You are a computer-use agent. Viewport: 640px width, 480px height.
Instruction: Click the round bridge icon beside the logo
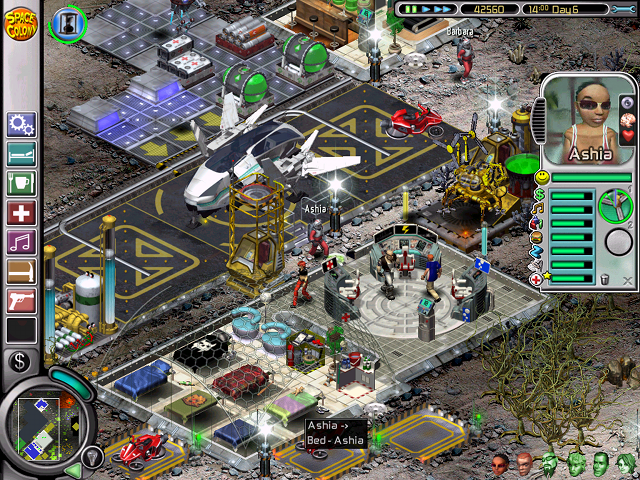[x=66, y=20]
